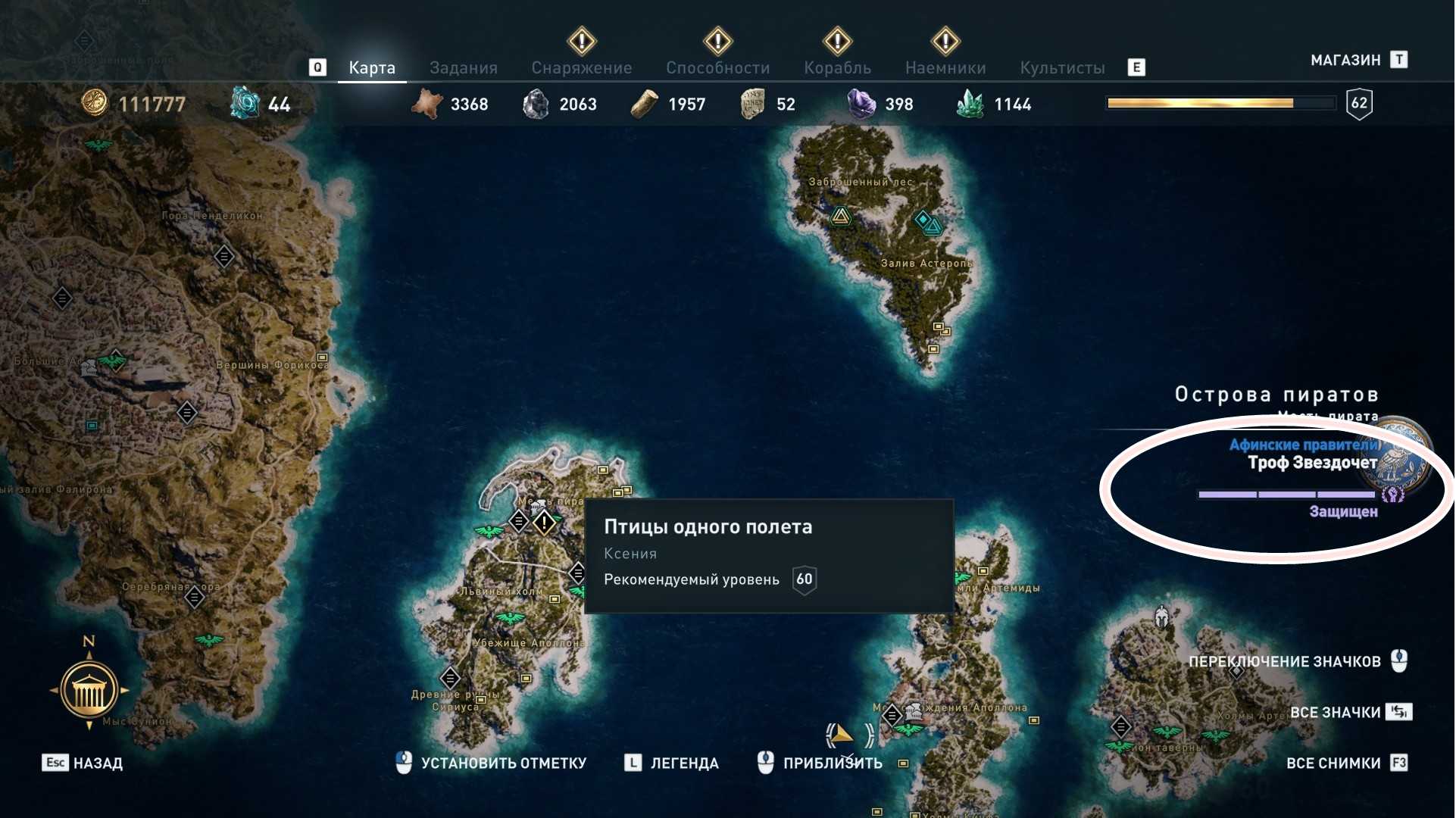Click the helmet marker on the eastern island

point(1161,617)
